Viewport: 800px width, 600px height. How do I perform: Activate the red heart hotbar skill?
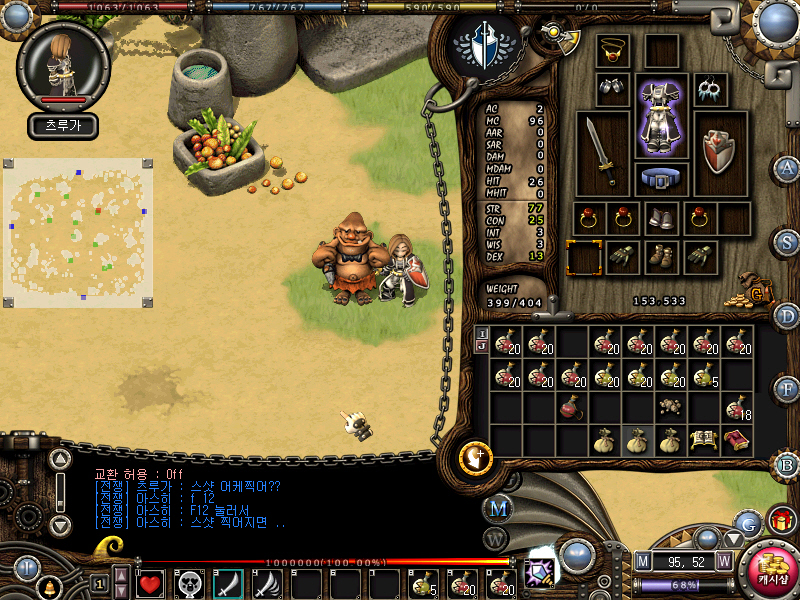click(x=150, y=583)
